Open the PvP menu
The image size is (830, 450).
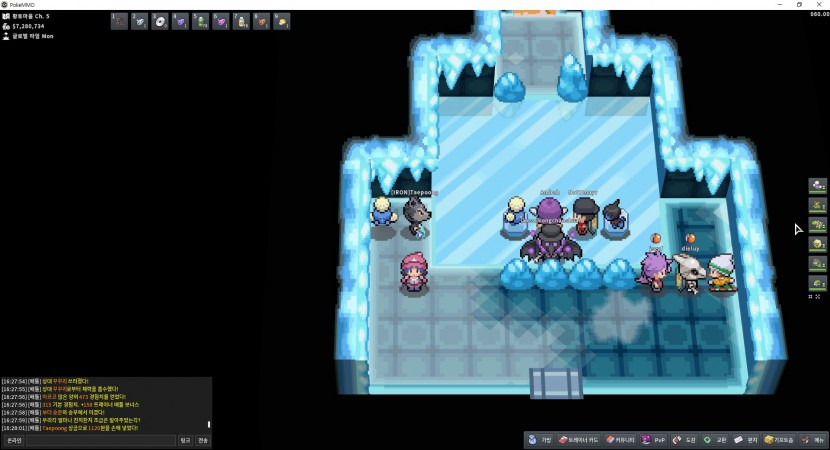(654, 440)
